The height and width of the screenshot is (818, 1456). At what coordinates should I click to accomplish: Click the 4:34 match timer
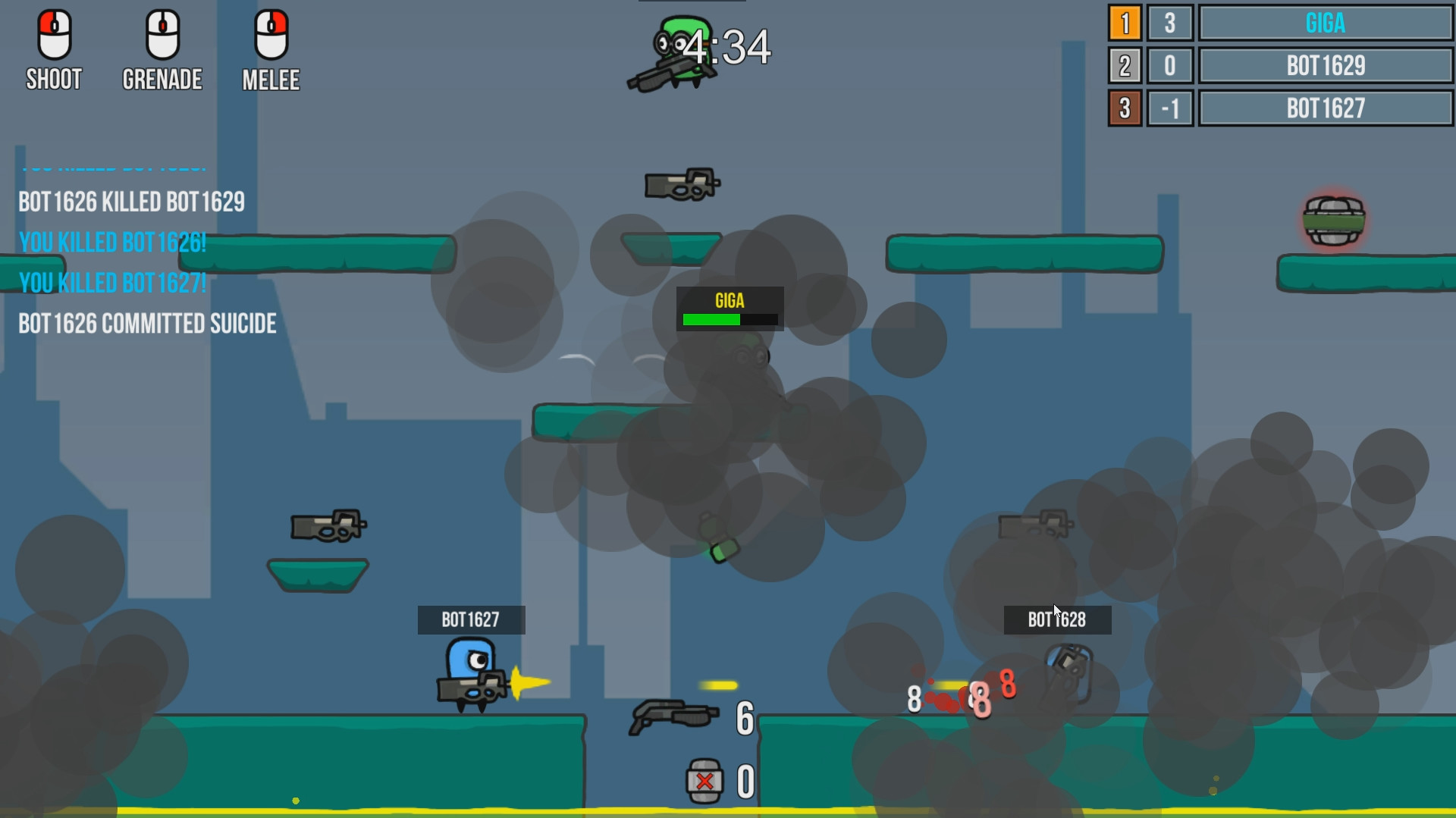pos(726,48)
